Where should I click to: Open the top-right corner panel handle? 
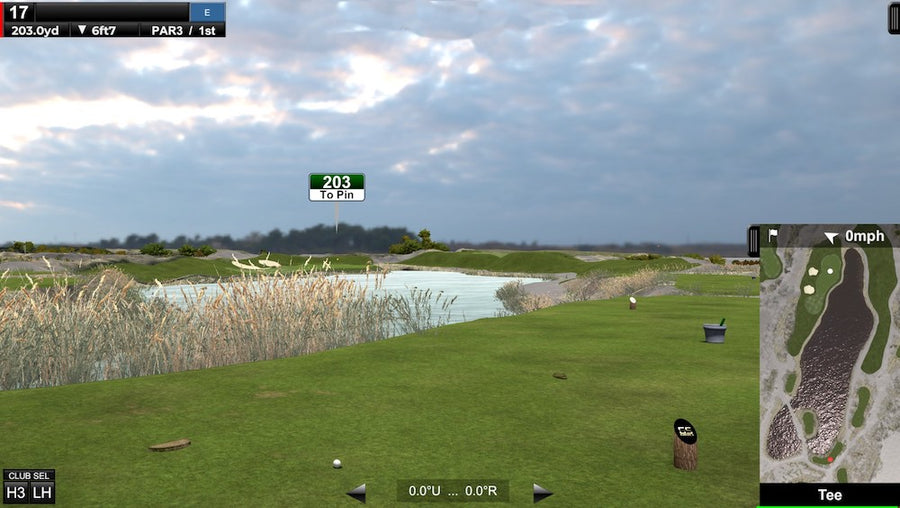pyautogui.click(x=893, y=18)
